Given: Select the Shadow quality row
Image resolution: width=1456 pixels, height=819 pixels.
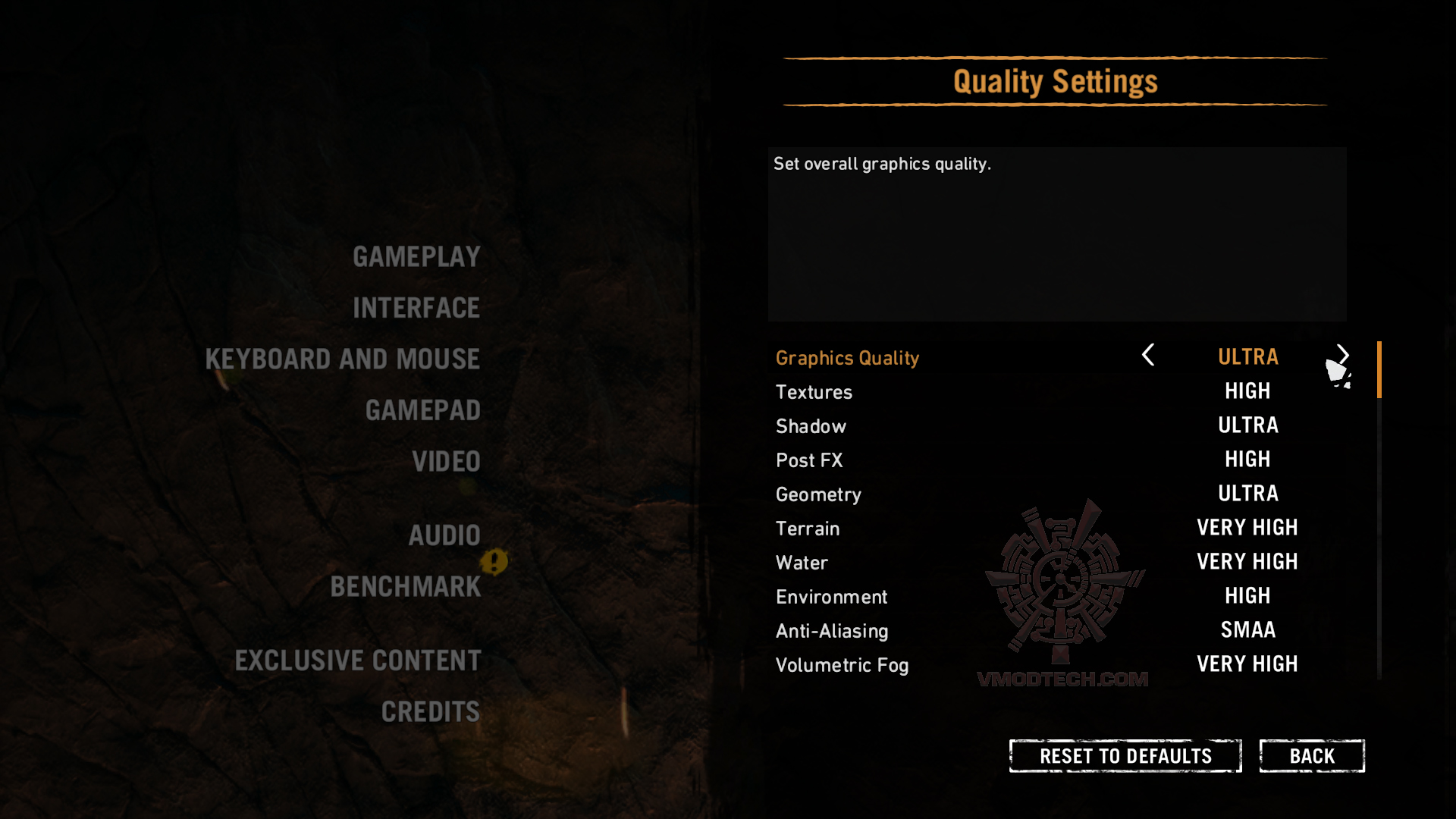Looking at the screenshot, I should pyautogui.click(x=811, y=426).
